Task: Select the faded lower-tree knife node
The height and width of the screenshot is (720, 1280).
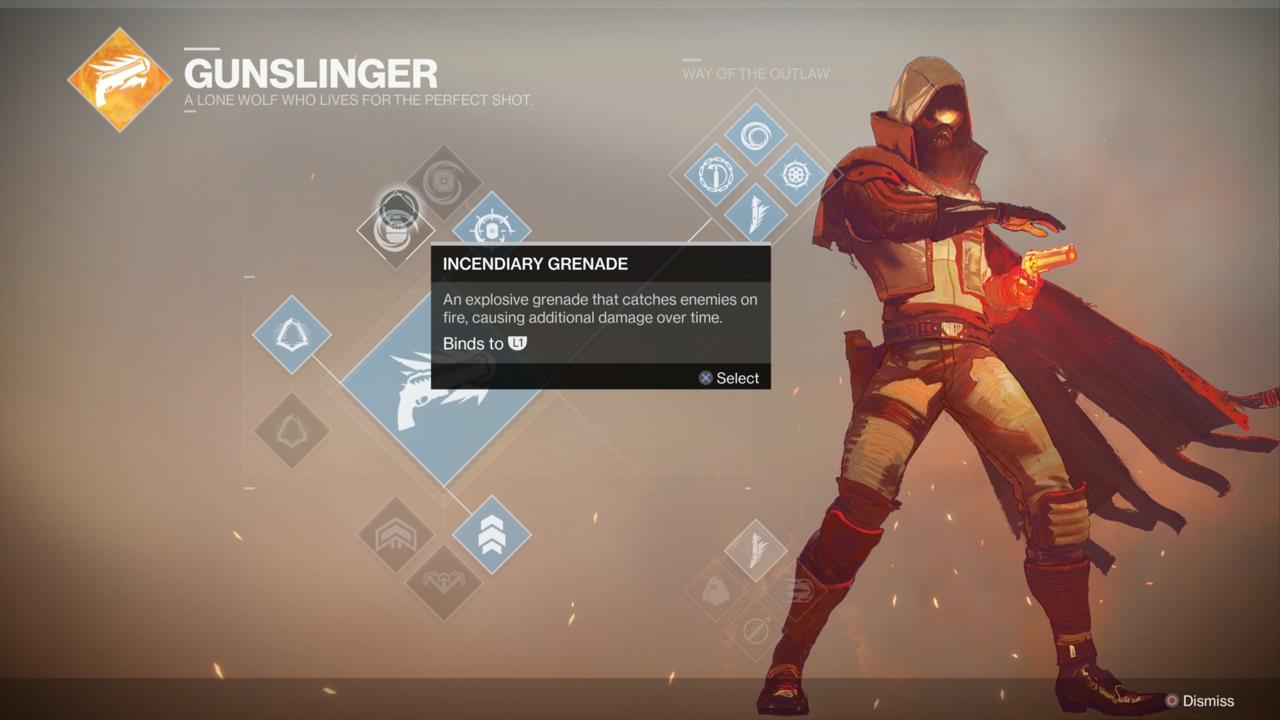Action: [755, 550]
